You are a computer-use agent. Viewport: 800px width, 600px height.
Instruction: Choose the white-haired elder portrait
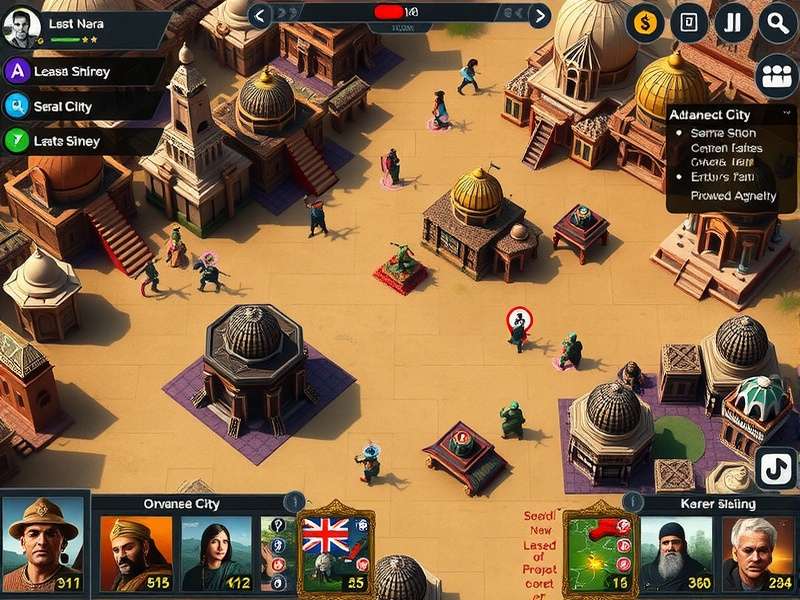pos(759,552)
